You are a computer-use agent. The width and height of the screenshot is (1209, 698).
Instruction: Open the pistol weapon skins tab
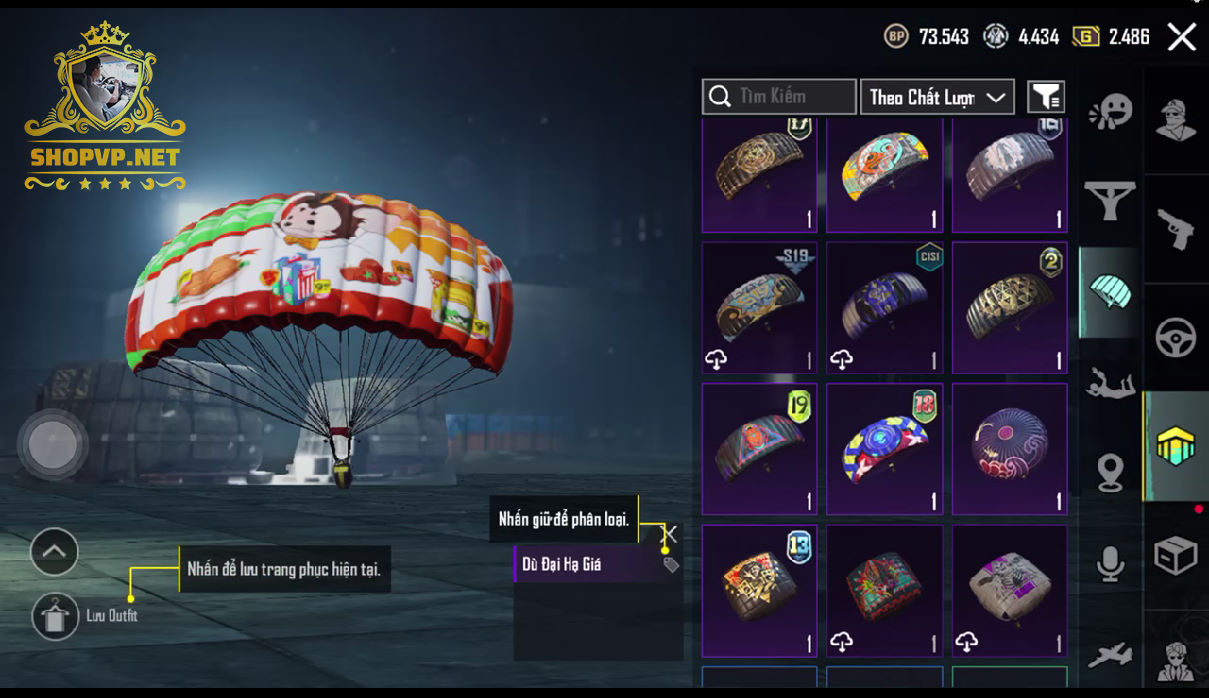[1175, 229]
